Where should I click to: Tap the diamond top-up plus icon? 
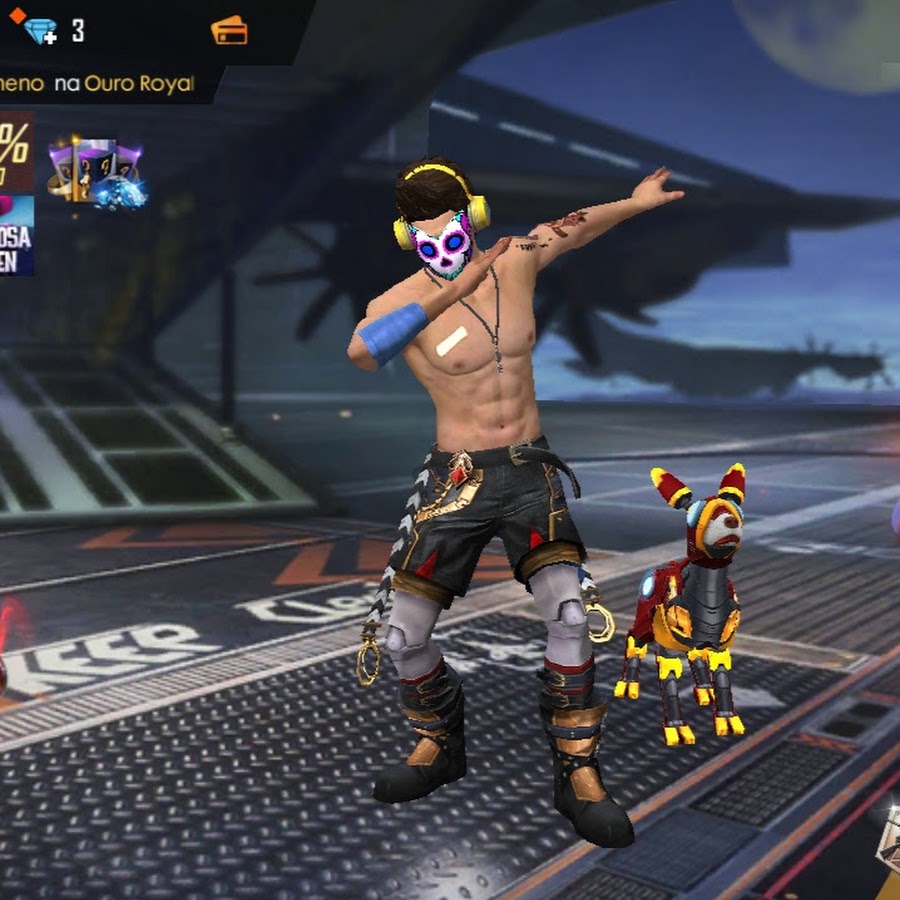(x=39, y=30)
